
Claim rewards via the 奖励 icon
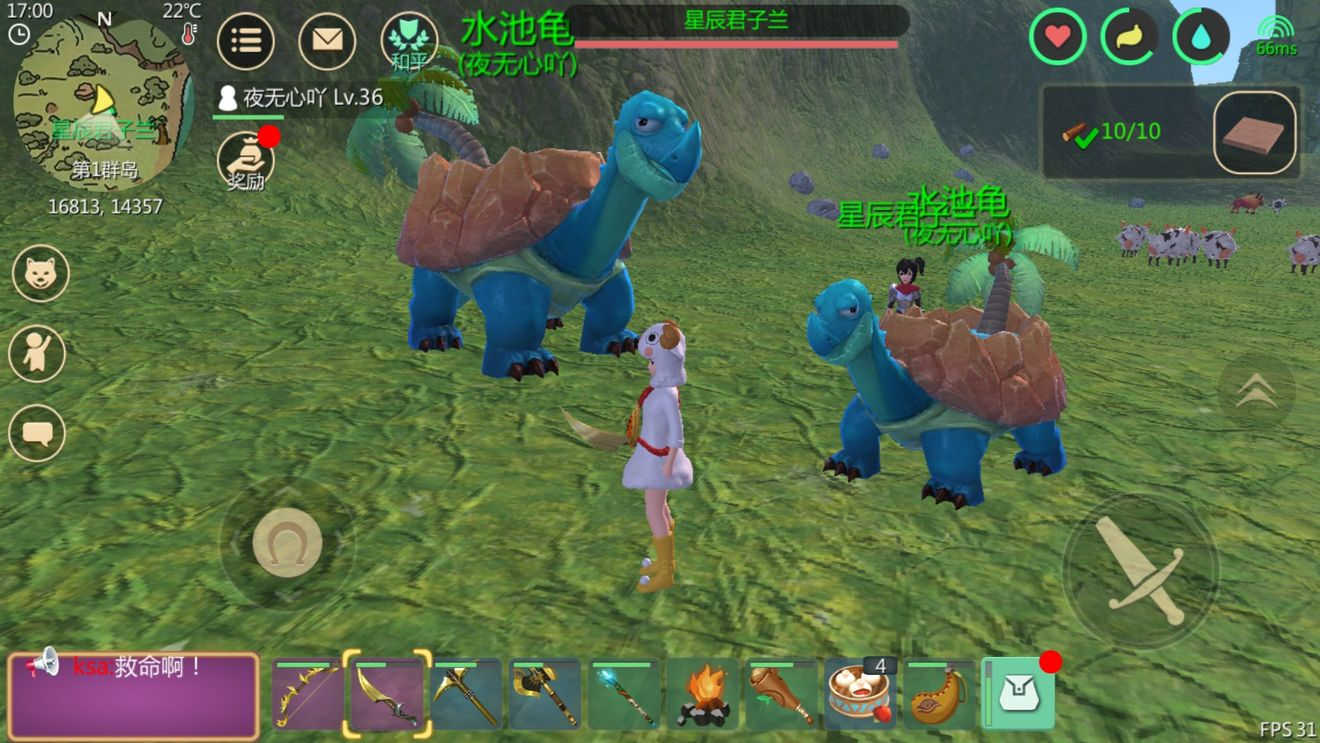(245, 161)
